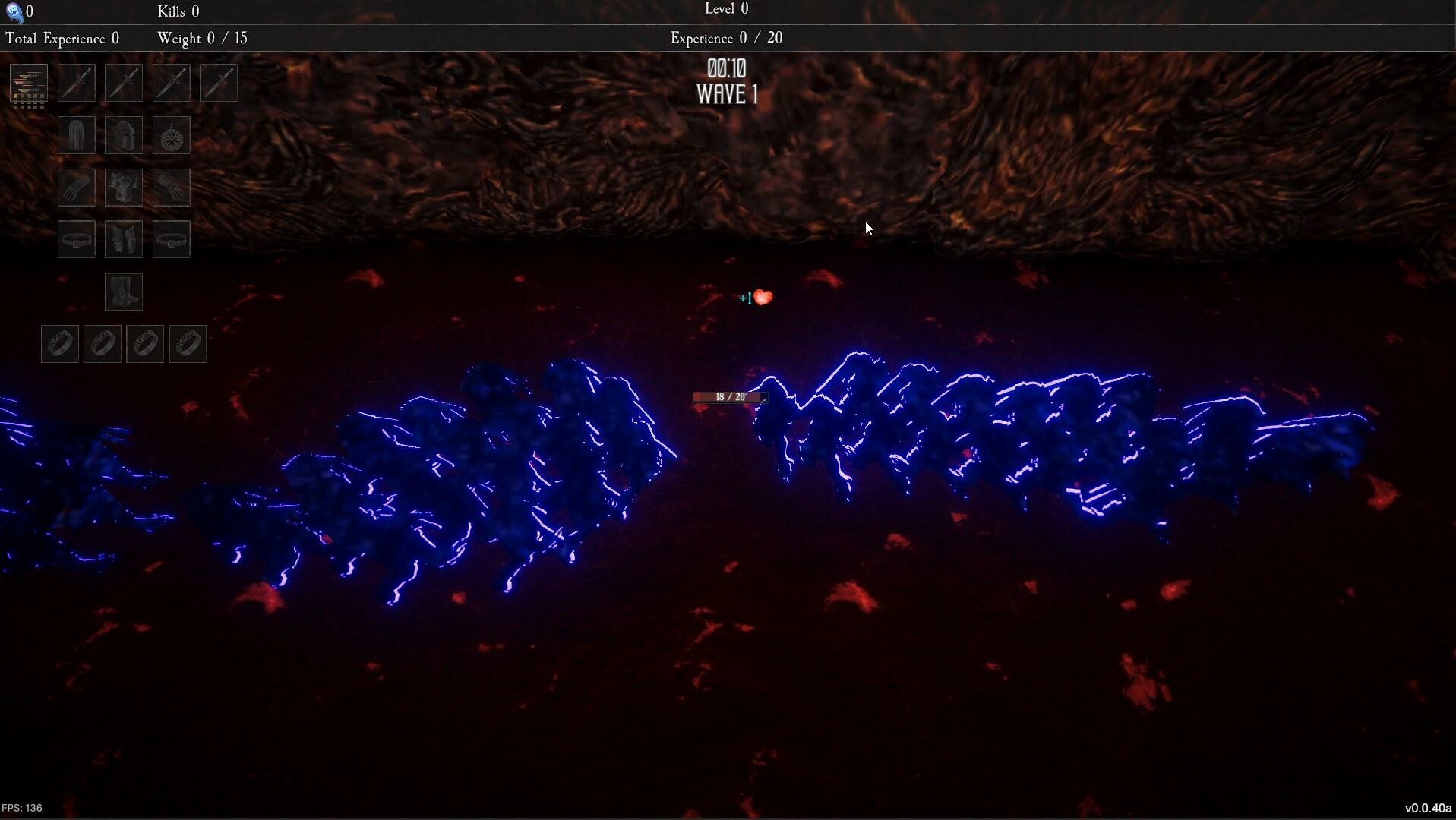
Task: Click the boots equipment slot
Action: pyautogui.click(x=124, y=291)
